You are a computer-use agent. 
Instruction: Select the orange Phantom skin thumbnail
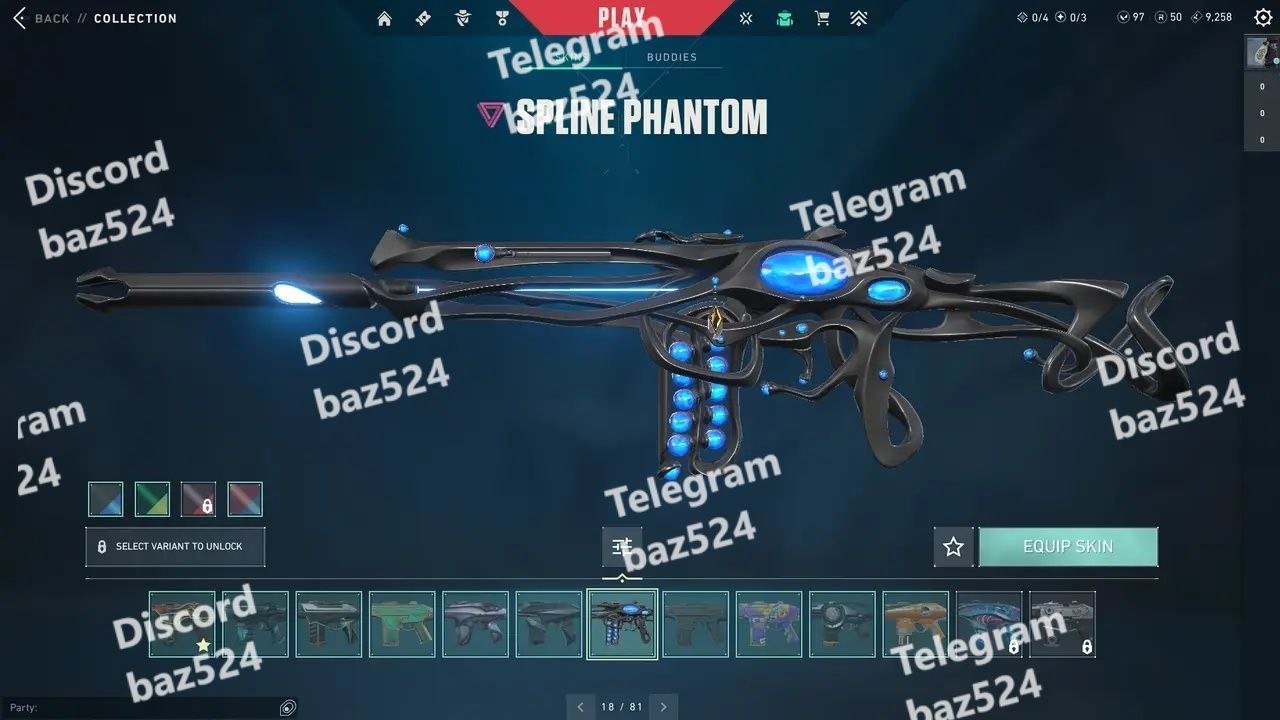[x=915, y=624]
